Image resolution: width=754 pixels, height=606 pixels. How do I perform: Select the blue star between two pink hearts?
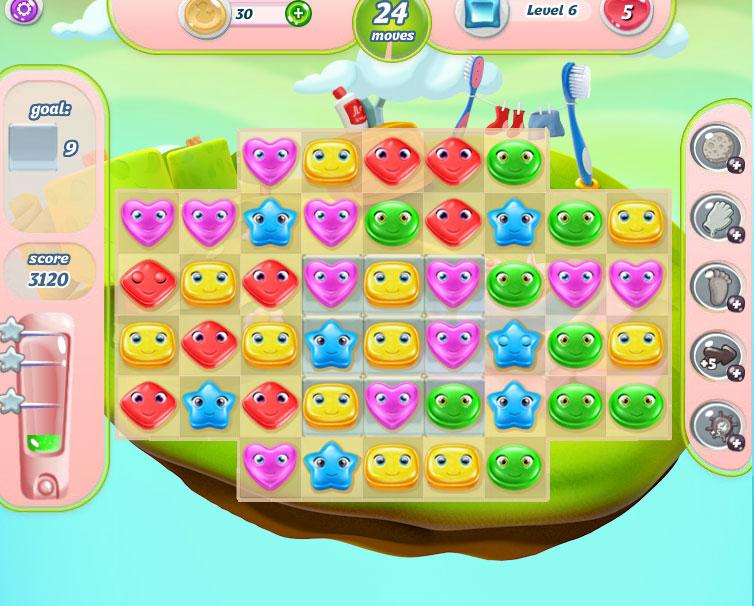[270, 221]
